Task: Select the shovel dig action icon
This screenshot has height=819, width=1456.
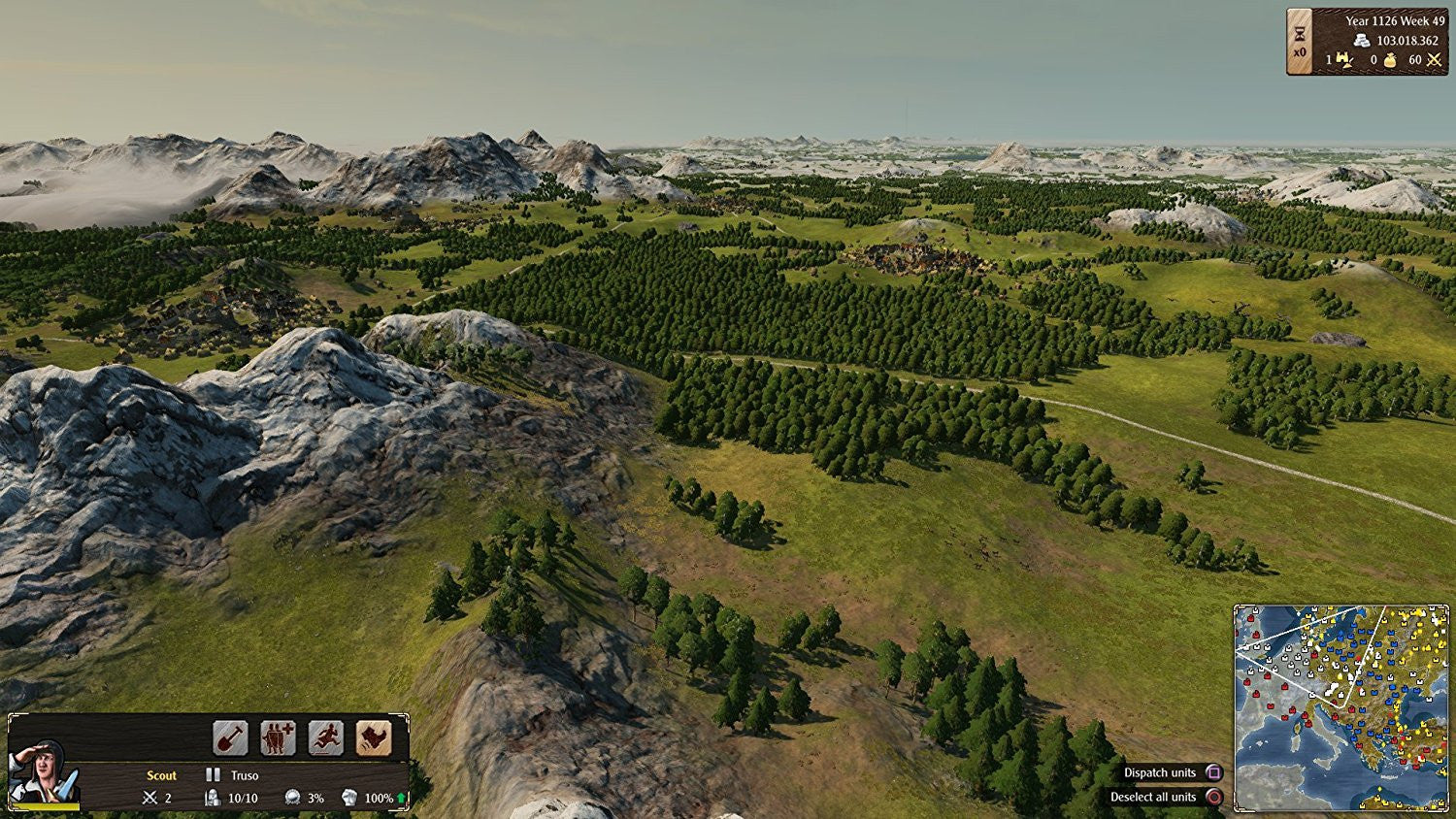Action: (230, 738)
